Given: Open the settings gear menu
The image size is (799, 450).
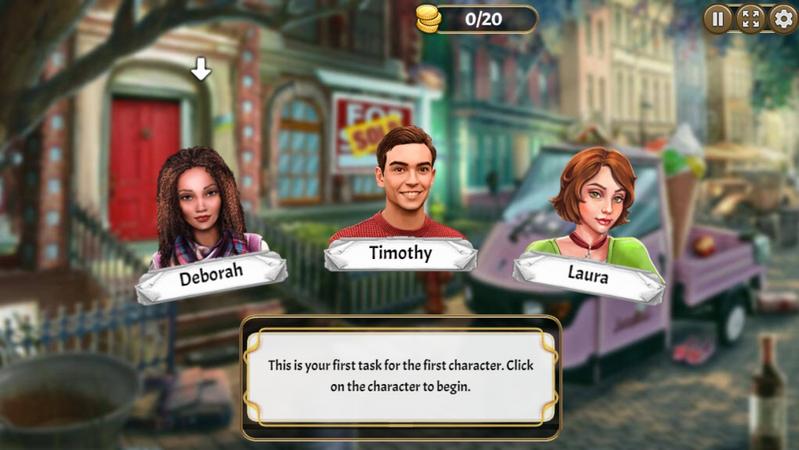Looking at the screenshot, I should point(783,19).
